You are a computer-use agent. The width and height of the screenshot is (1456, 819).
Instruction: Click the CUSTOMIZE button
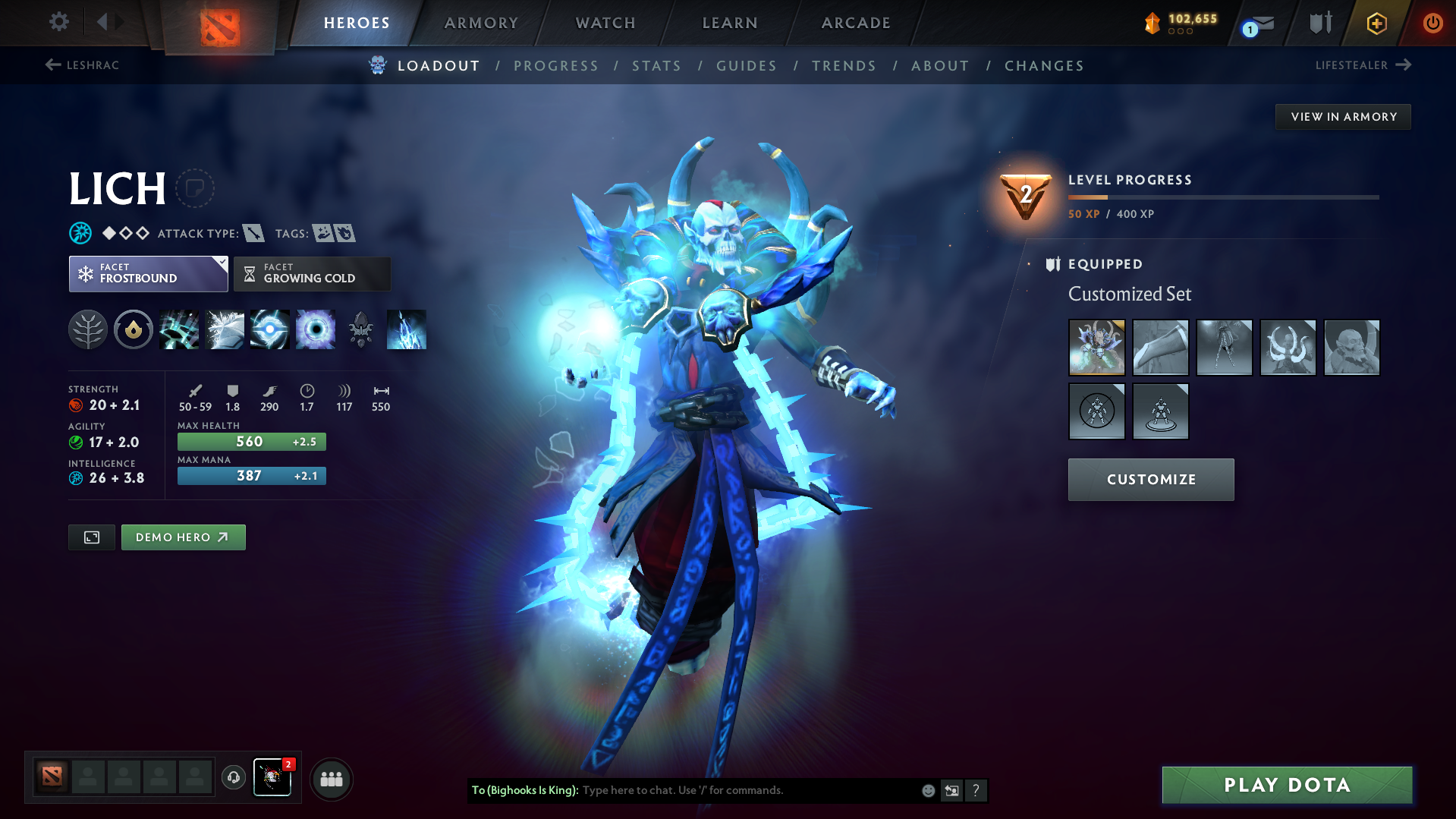(1150, 479)
